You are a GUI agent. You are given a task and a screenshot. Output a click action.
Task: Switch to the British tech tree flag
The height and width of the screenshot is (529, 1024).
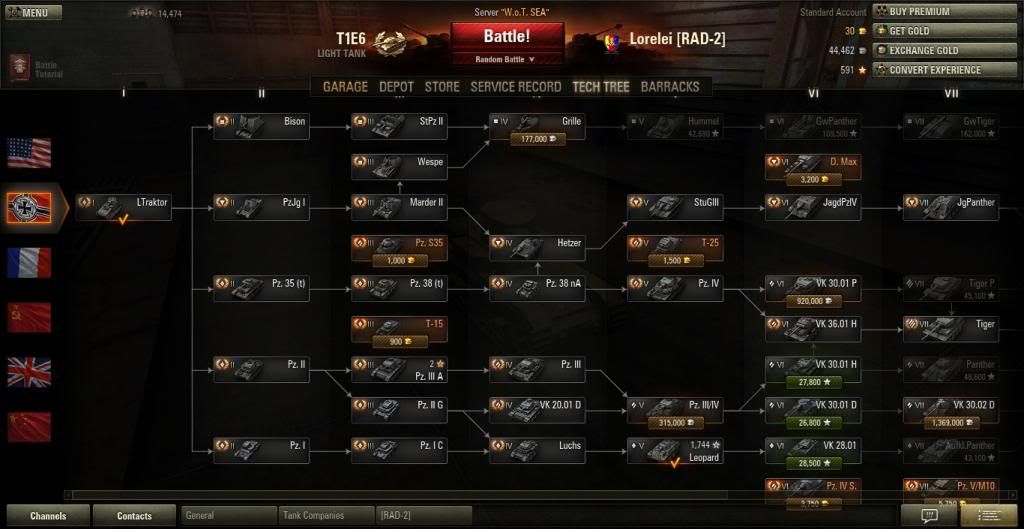click(29, 372)
